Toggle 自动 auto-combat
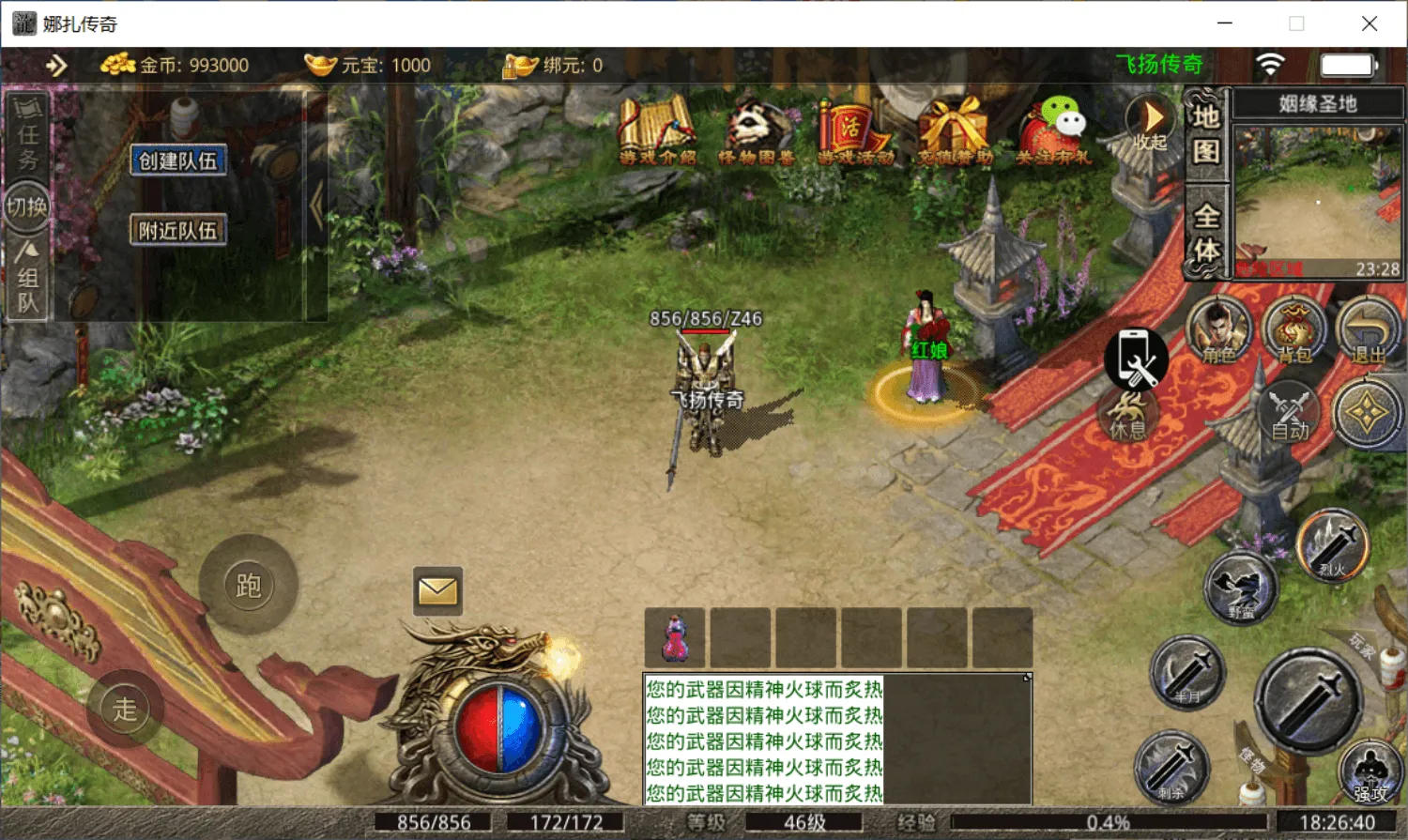Viewport: 1408px width, 840px height. (x=1289, y=413)
